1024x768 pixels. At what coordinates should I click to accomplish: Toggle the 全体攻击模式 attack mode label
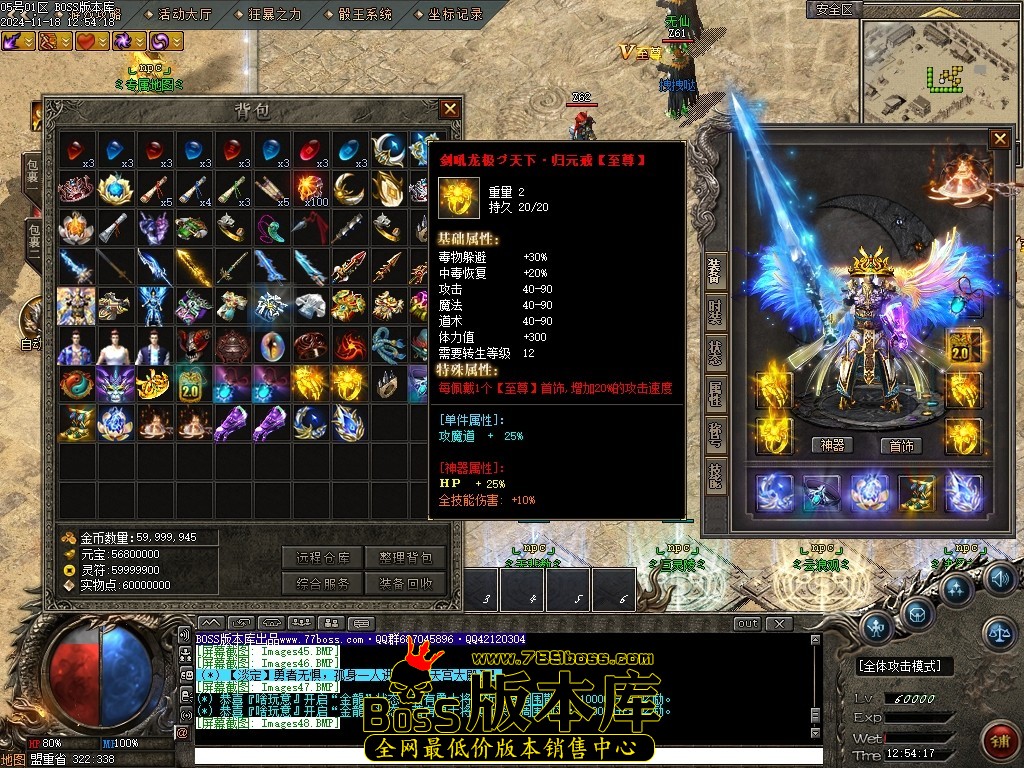click(905, 666)
